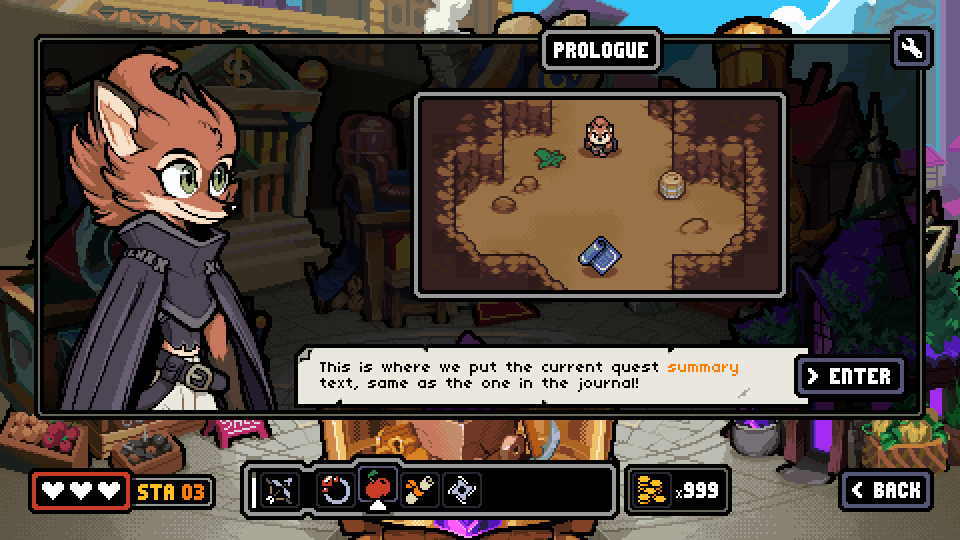Go back with the Back button
Viewport: 960px width, 540px height.
point(885,489)
